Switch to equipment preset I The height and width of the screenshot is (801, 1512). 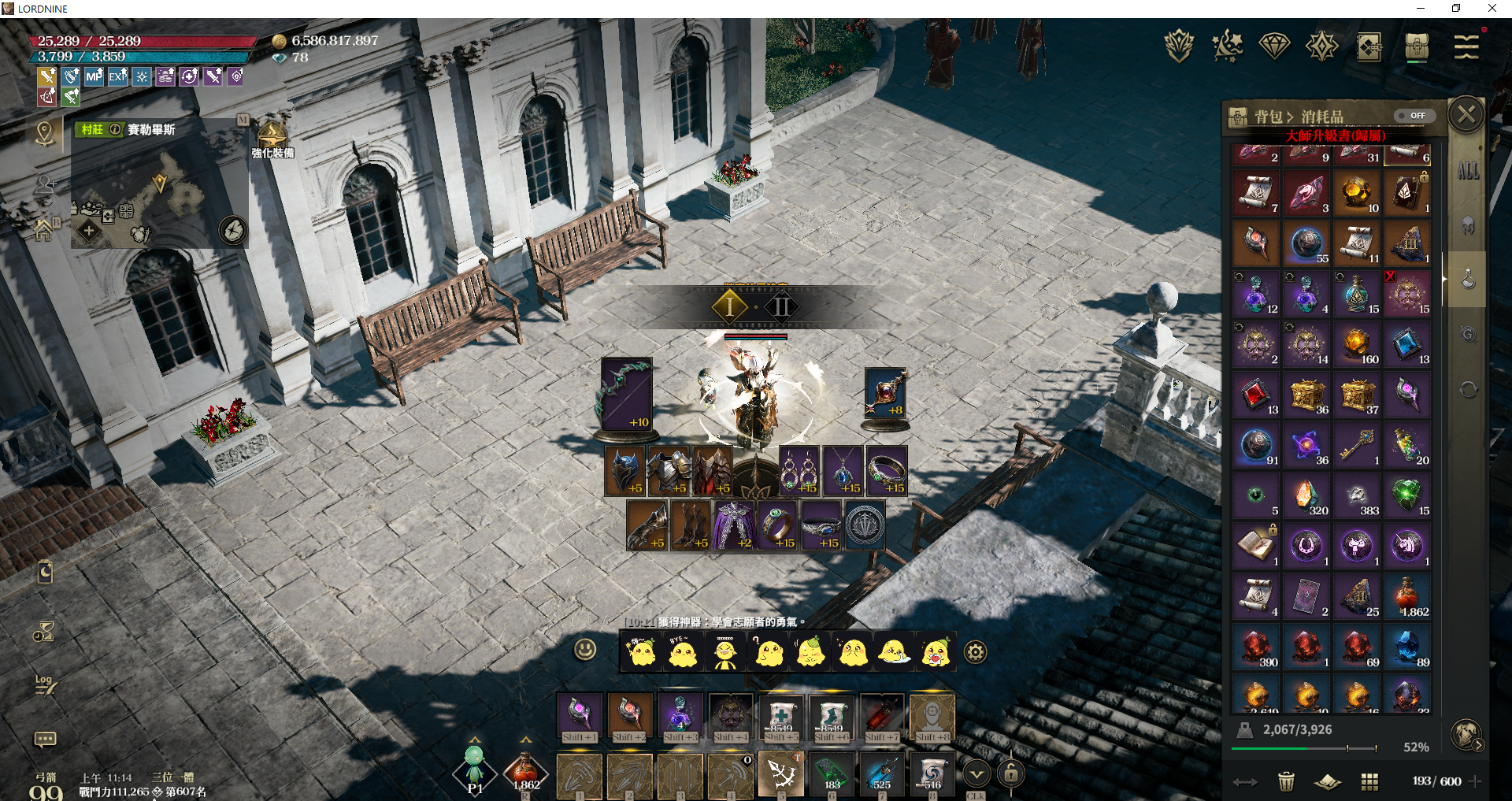click(x=730, y=306)
